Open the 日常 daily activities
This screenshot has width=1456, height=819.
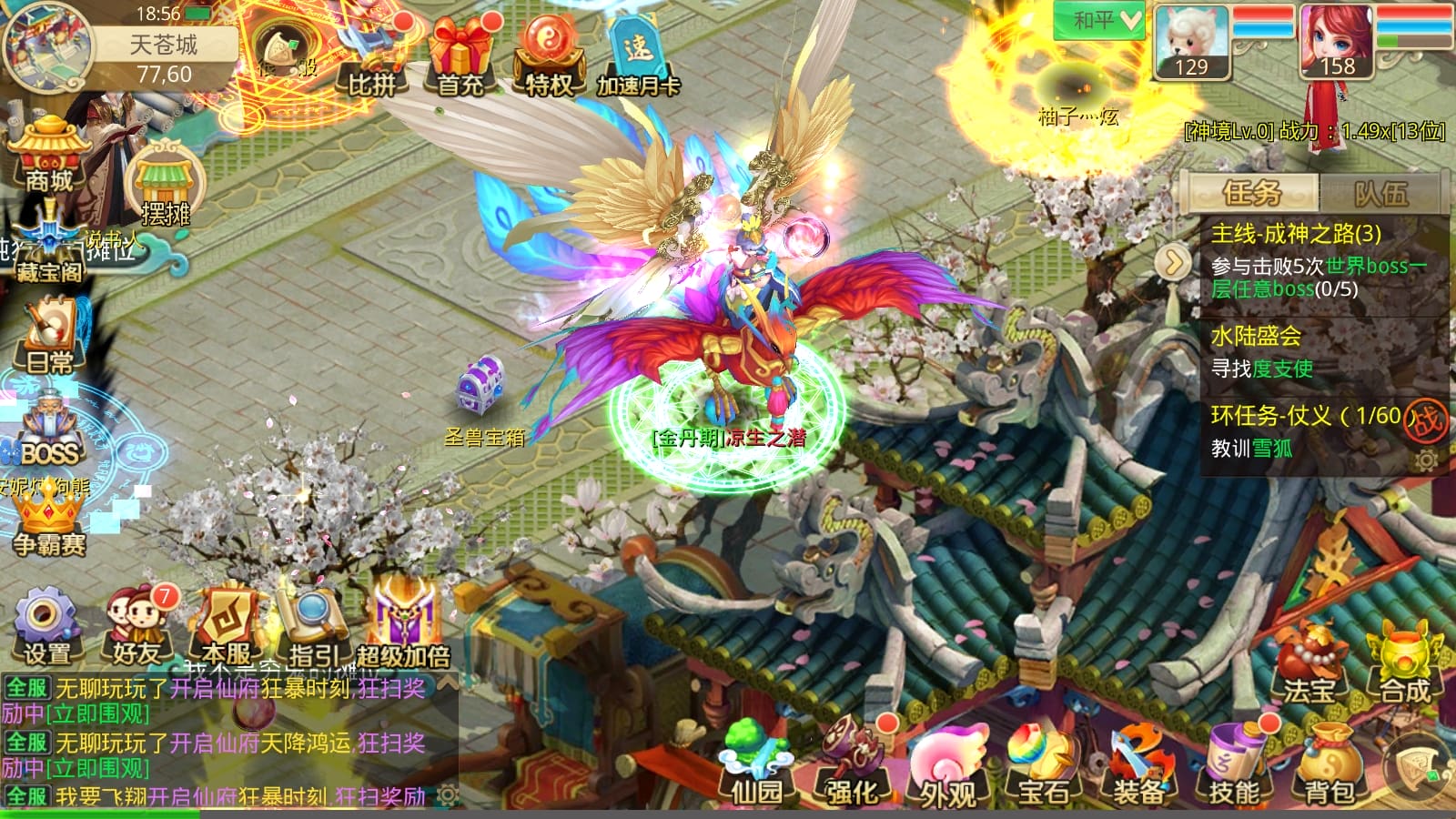(x=49, y=339)
